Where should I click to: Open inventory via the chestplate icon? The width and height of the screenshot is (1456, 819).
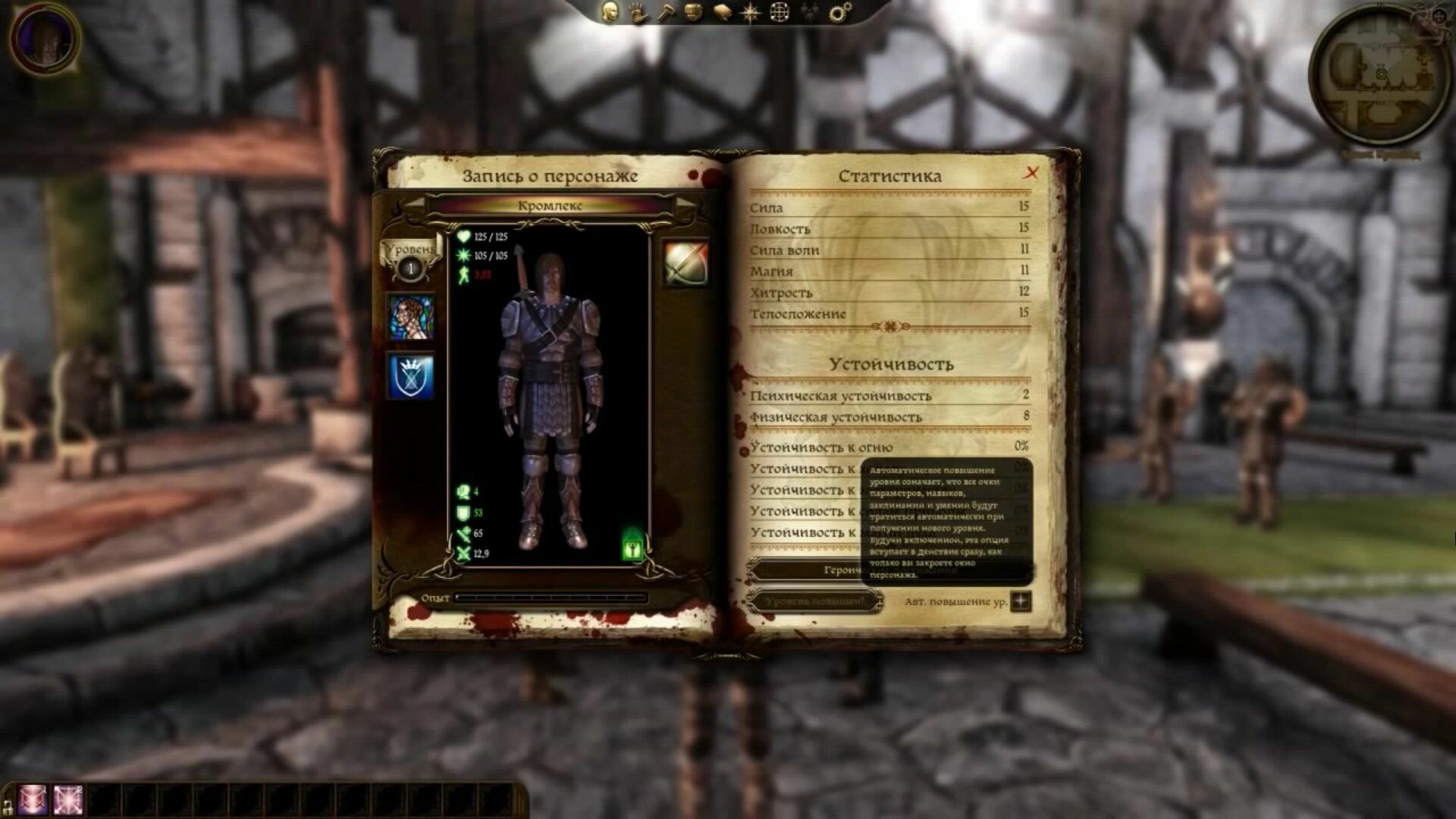tap(693, 13)
